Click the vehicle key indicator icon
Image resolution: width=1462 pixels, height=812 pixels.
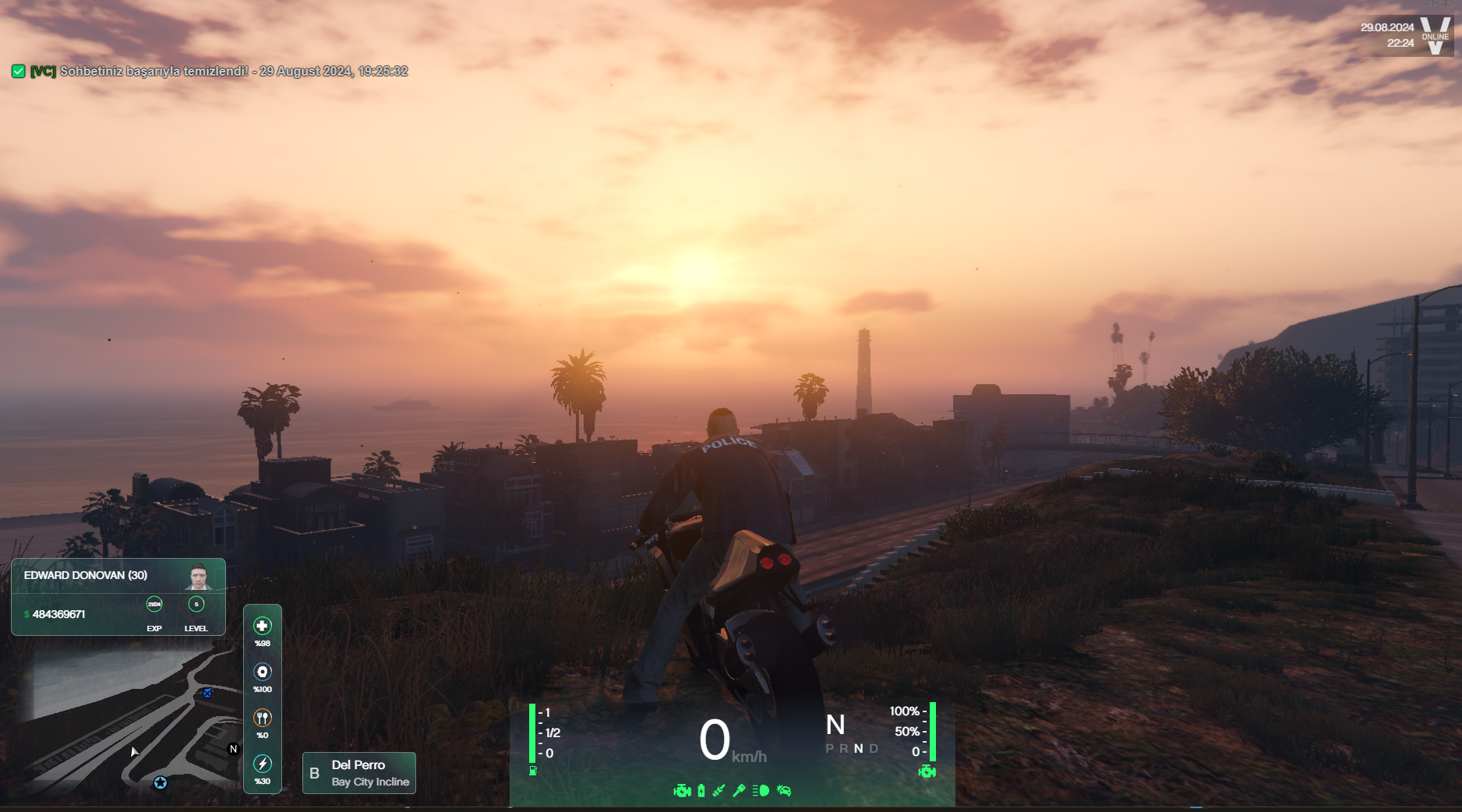739,791
